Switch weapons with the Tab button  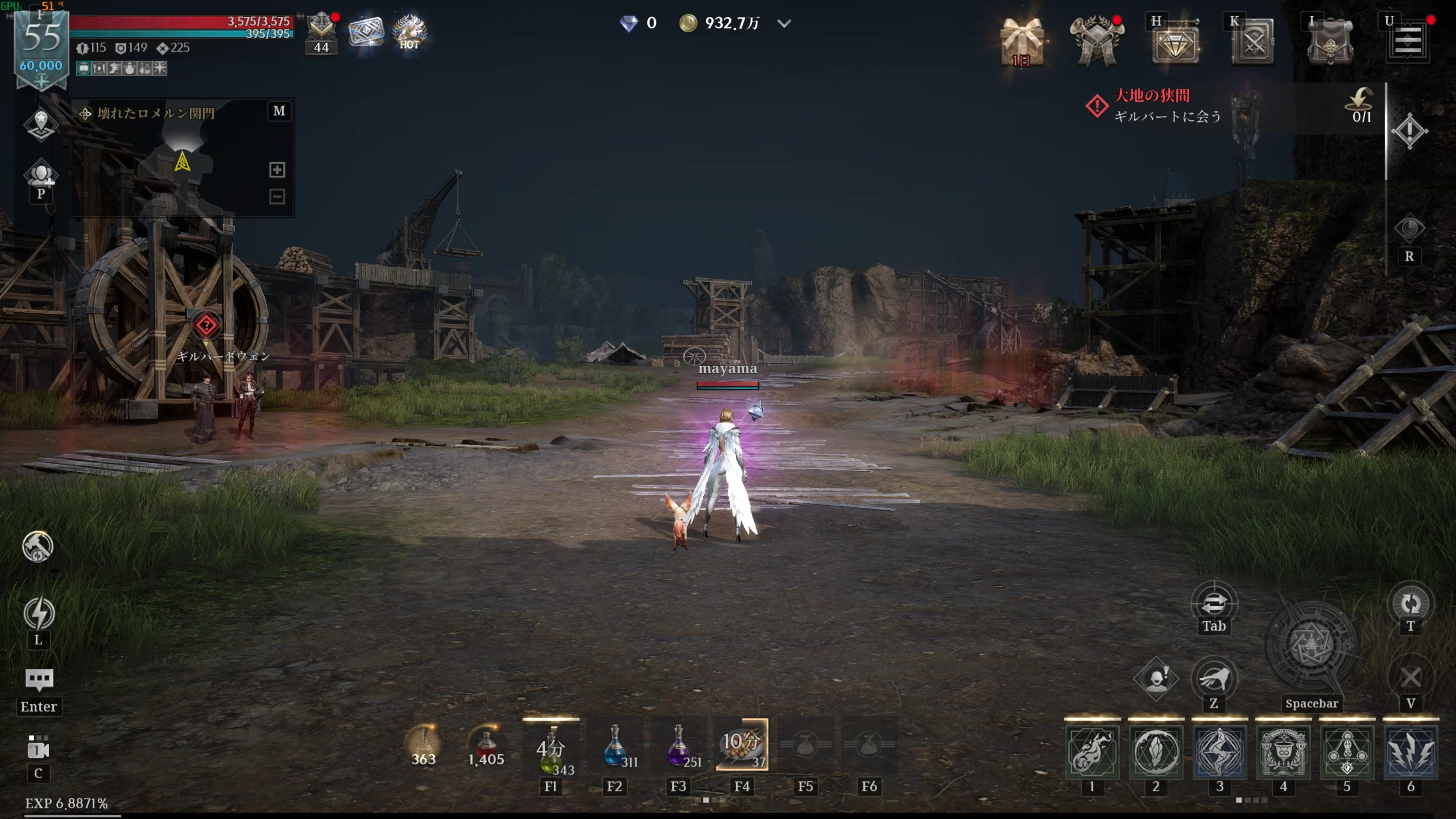click(1214, 603)
